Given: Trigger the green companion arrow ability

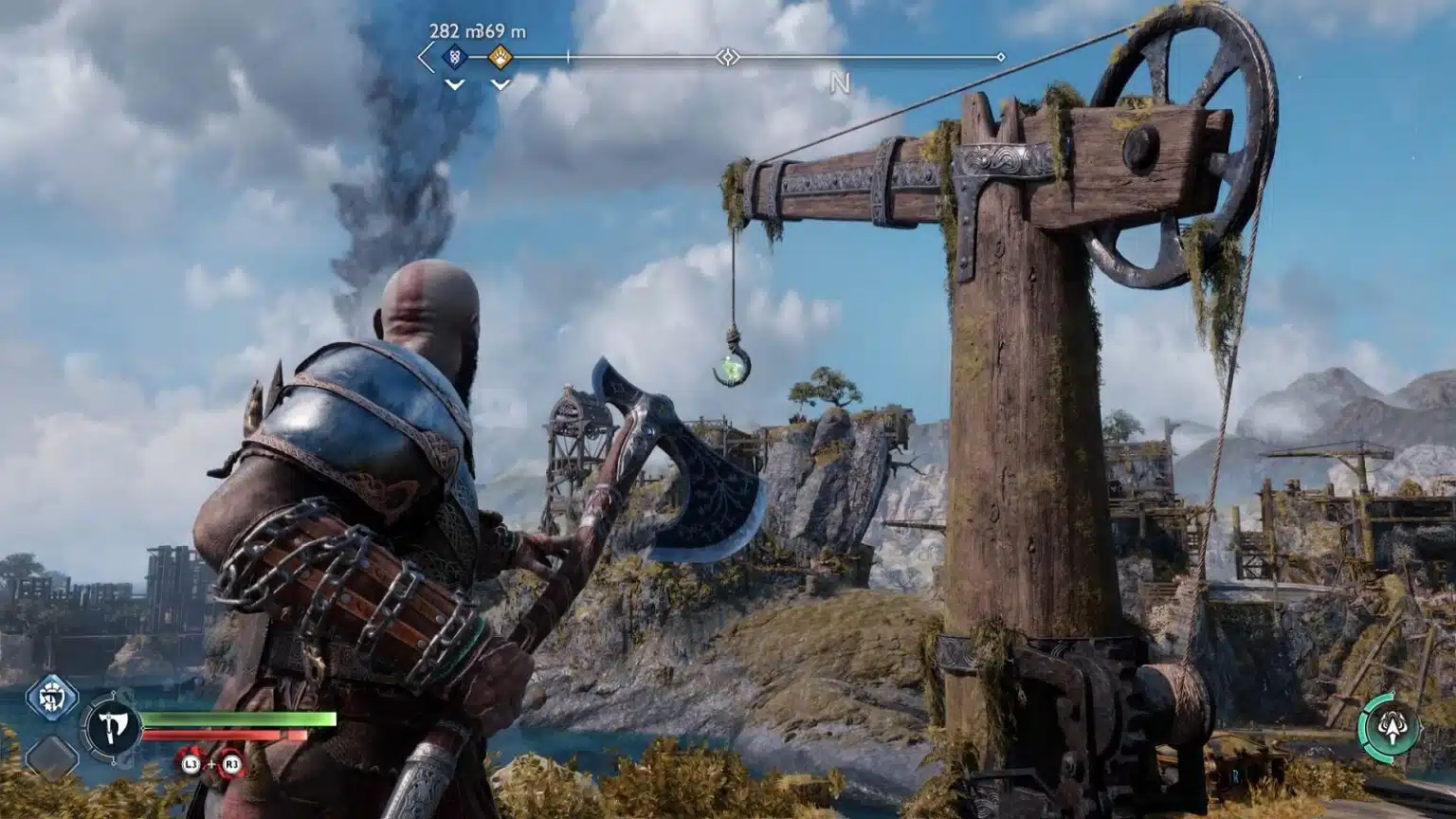Looking at the screenshot, I should [1390, 728].
